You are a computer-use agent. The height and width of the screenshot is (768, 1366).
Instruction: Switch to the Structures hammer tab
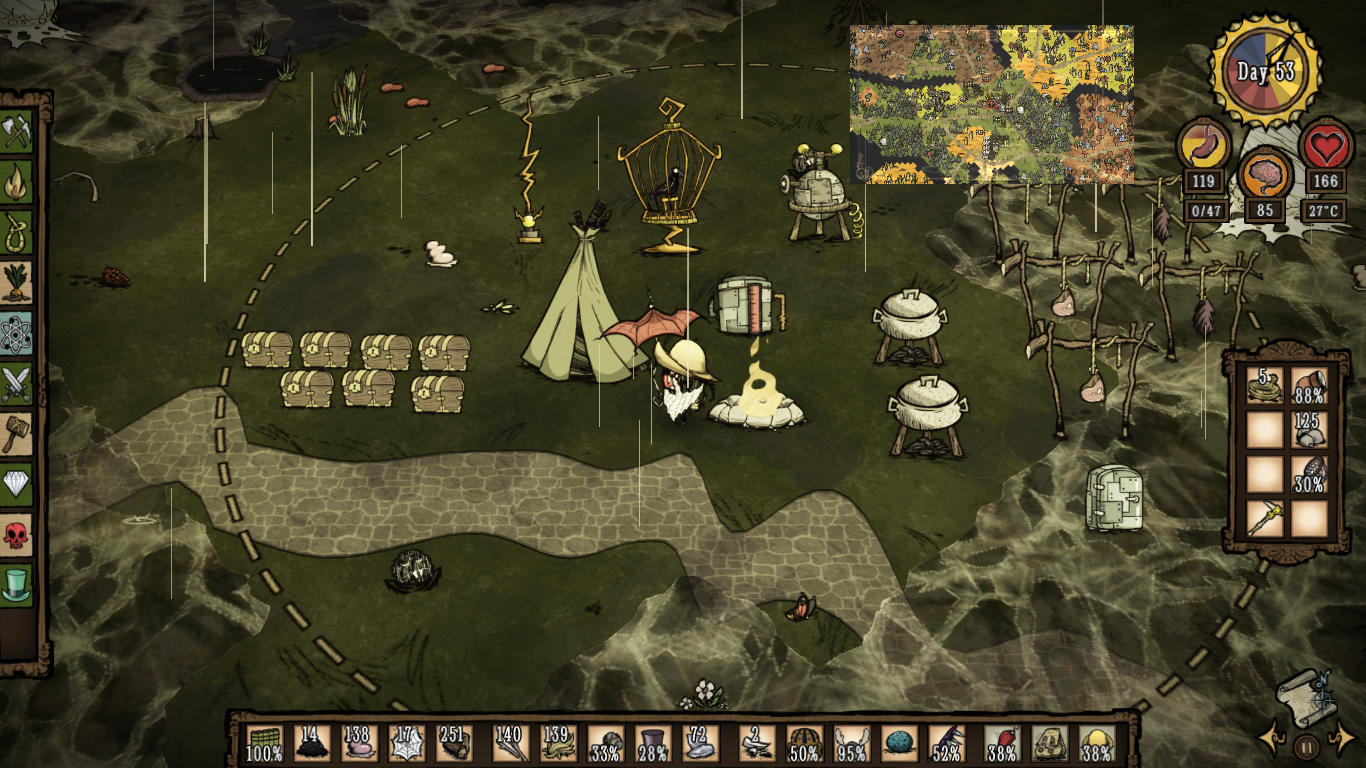pyautogui.click(x=17, y=433)
